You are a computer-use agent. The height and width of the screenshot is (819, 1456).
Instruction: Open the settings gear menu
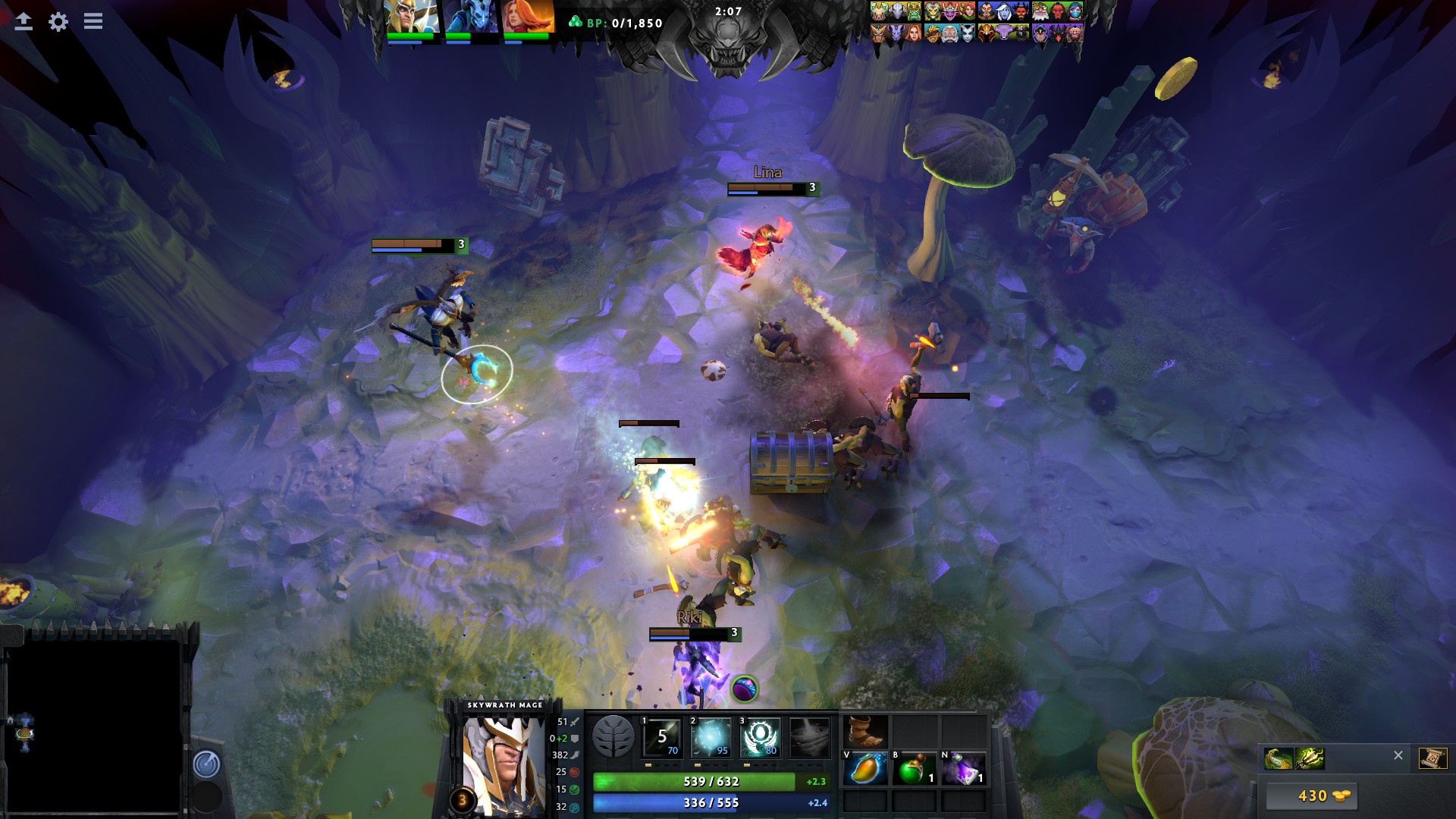(58, 22)
